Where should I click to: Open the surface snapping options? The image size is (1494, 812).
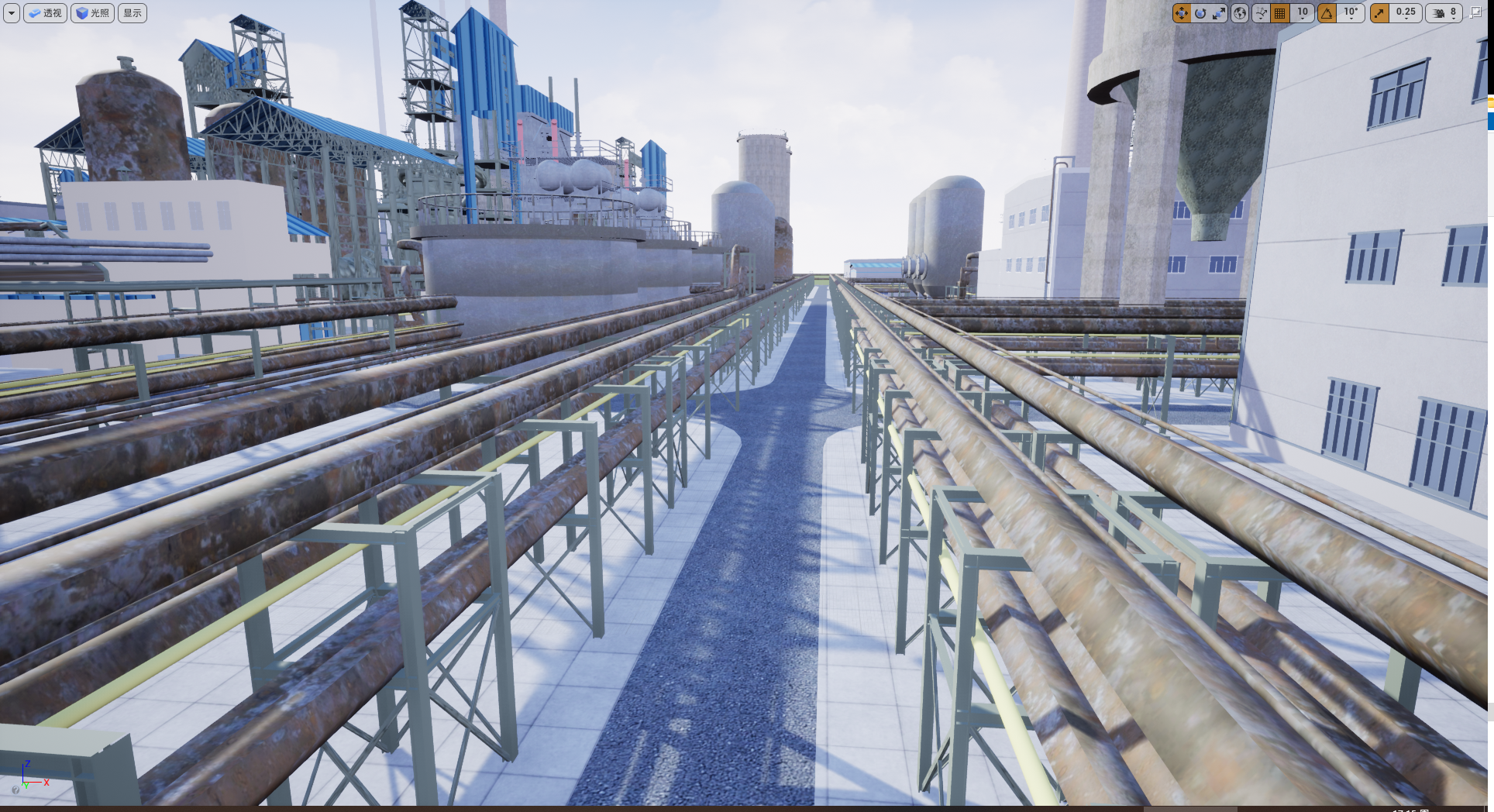point(1261,13)
